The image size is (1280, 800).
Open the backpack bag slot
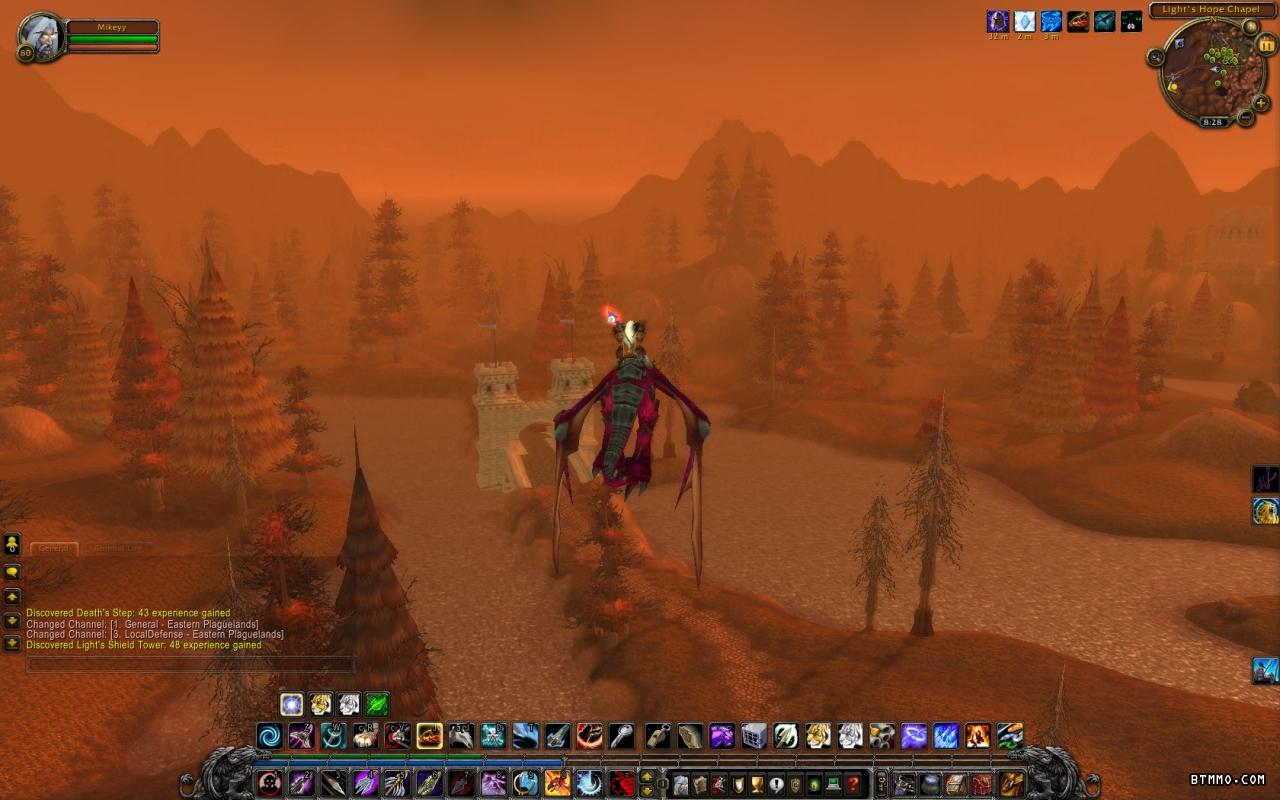click(1012, 783)
